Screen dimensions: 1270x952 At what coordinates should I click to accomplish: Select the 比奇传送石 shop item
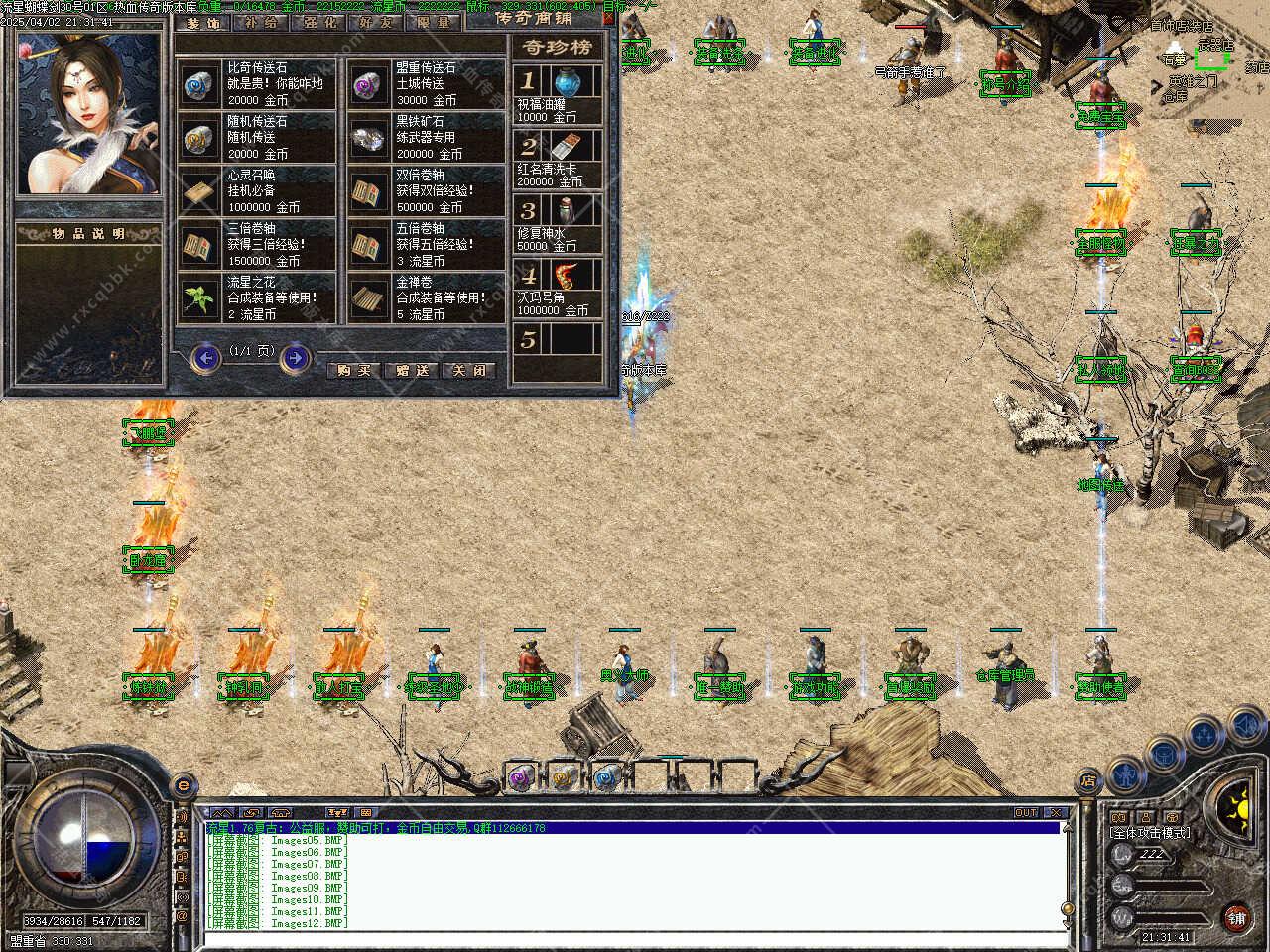[x=258, y=84]
